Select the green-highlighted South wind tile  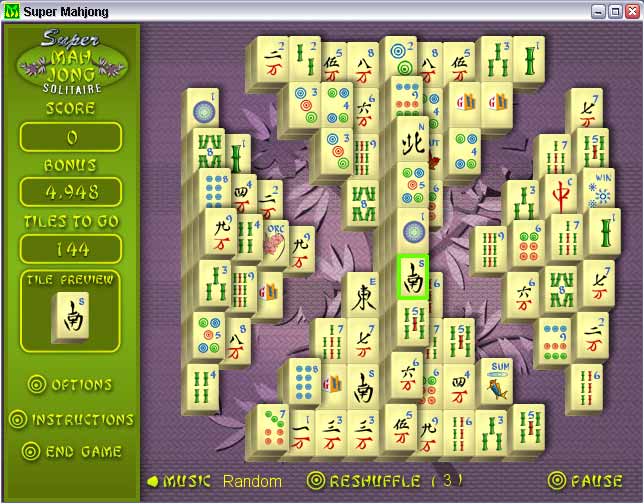(x=412, y=279)
